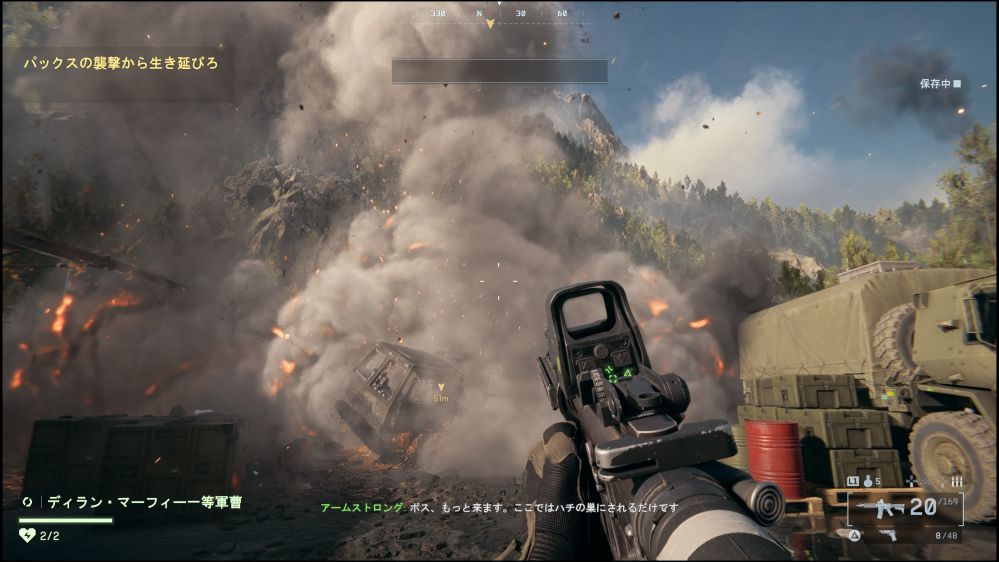Image resolution: width=999 pixels, height=562 pixels.
Task: Click the heart revive charge icon
Action: tap(27, 535)
